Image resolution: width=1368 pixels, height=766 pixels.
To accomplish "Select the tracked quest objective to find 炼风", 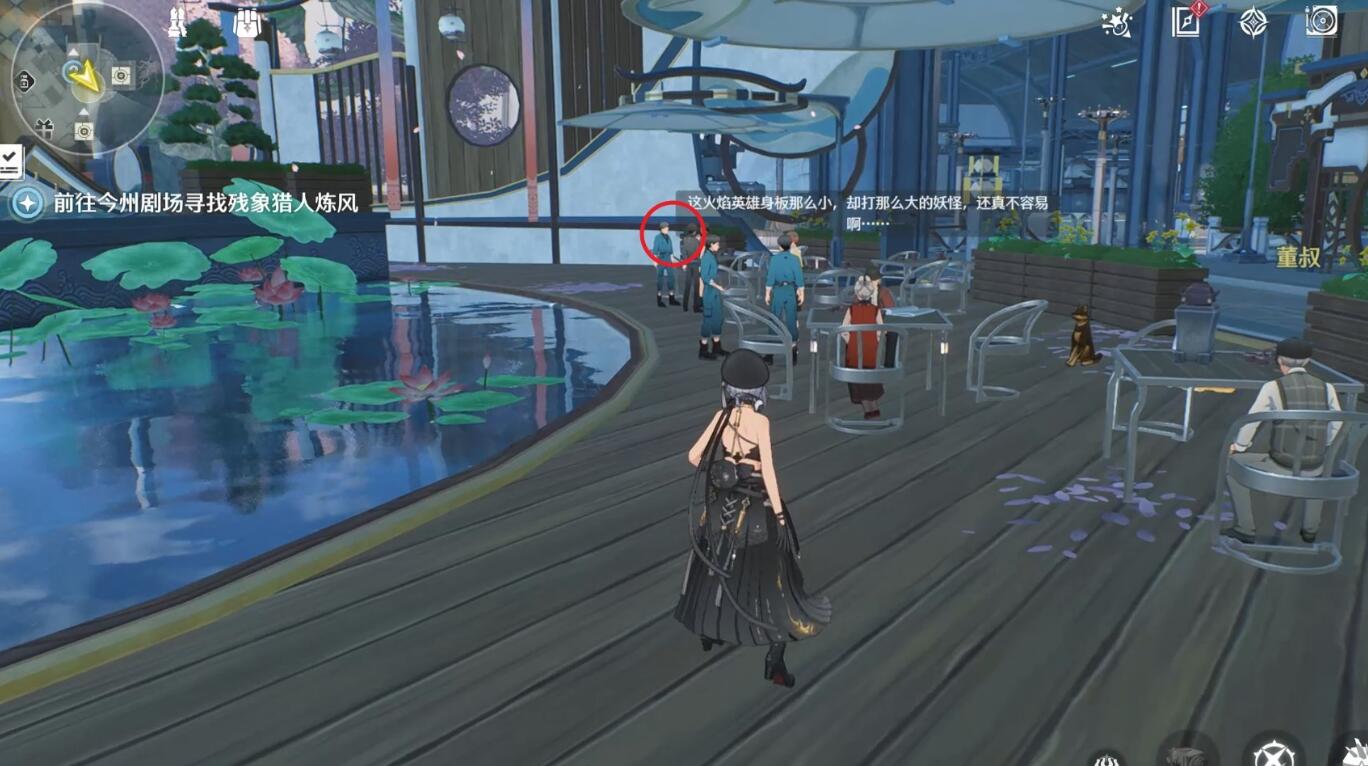I will 205,203.
